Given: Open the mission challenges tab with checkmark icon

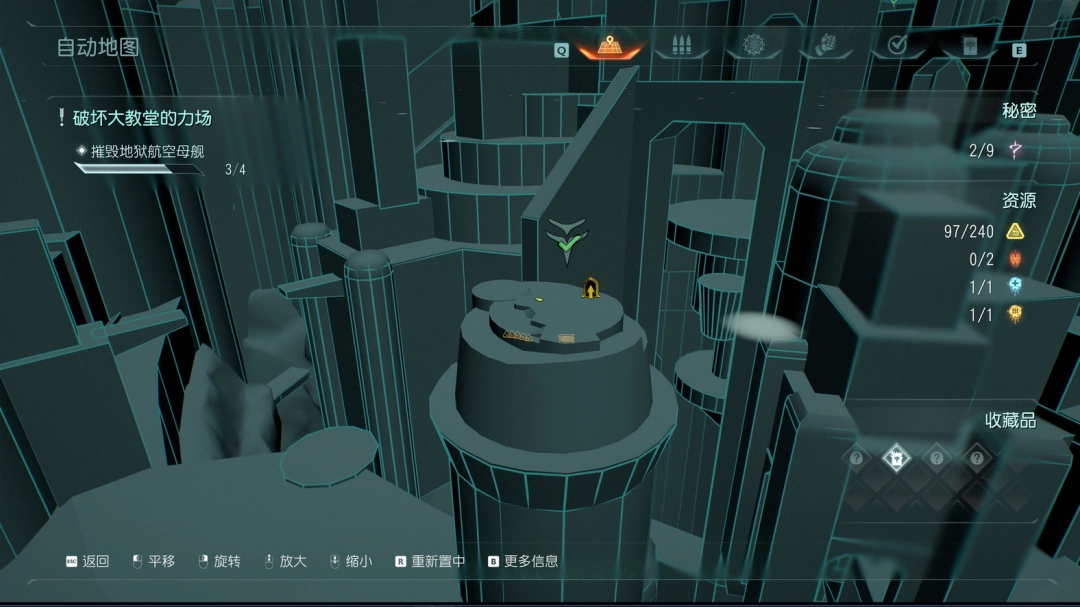Looking at the screenshot, I should pos(897,46).
